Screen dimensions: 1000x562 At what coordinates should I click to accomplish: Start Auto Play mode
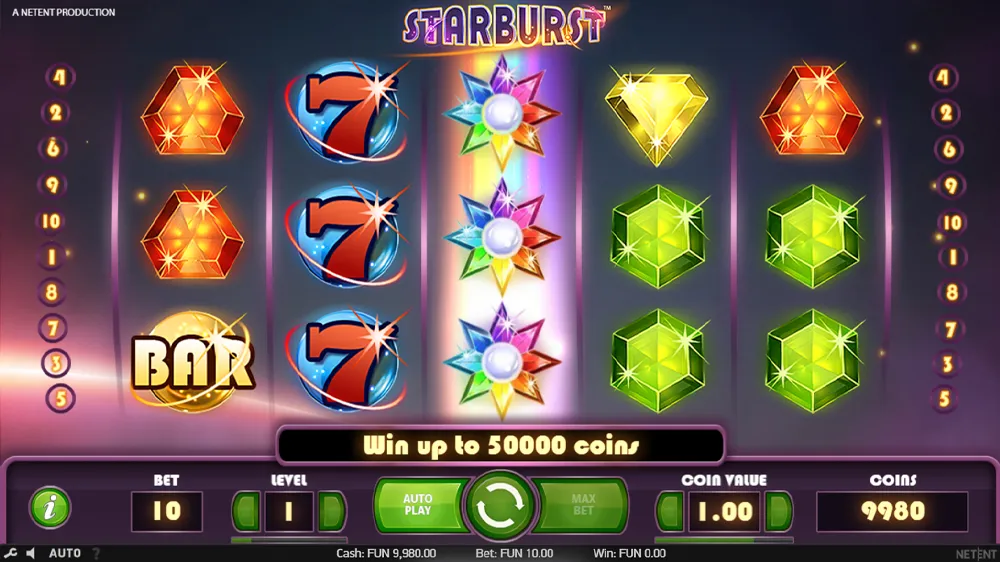pos(418,505)
